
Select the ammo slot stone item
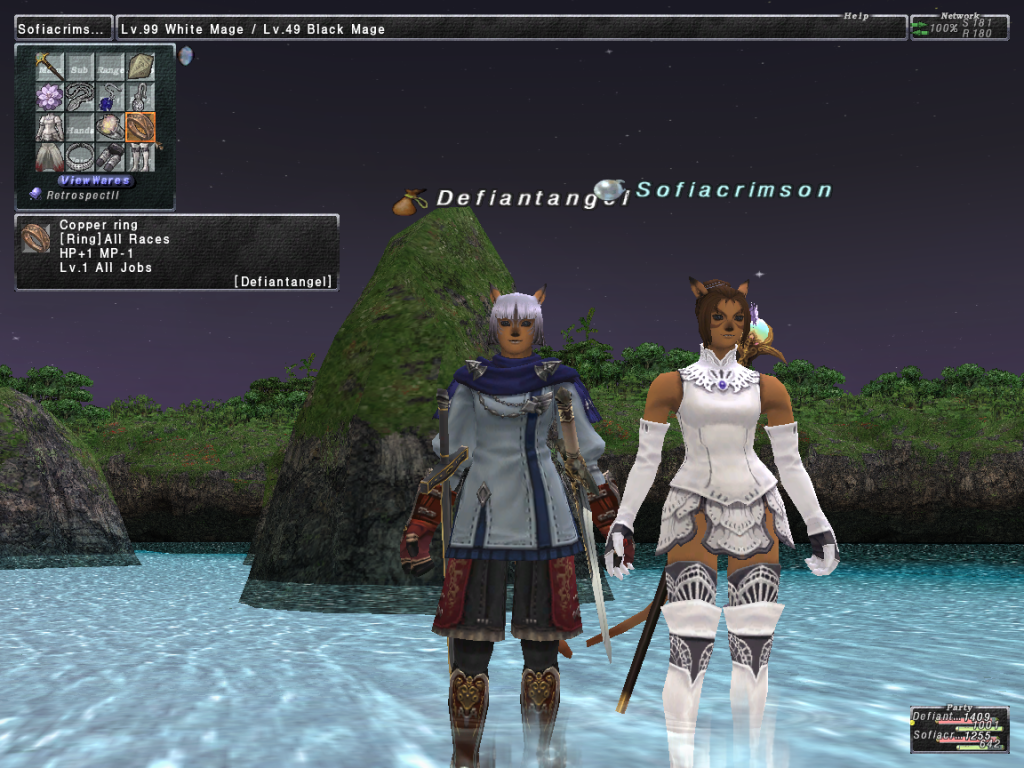coord(141,67)
